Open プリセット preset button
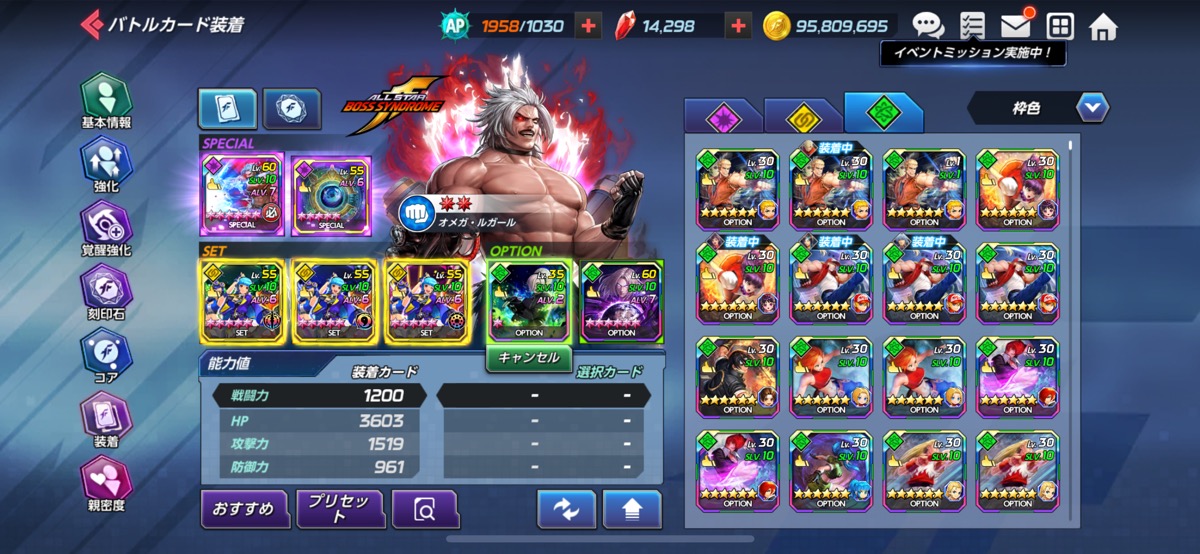Screen dimensions: 1200x554 click(x=340, y=509)
